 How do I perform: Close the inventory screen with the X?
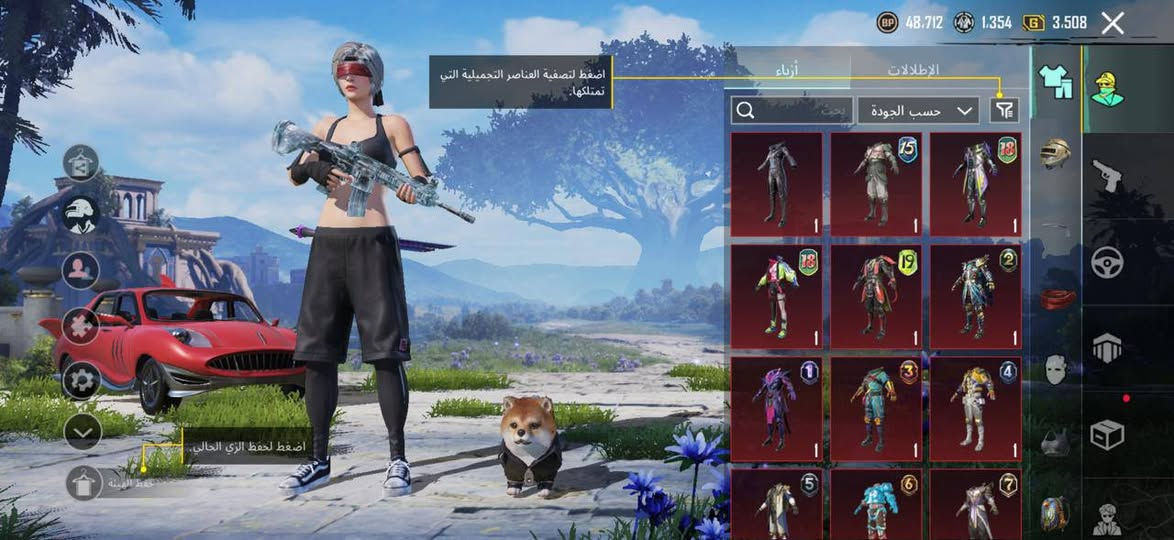click(1112, 24)
